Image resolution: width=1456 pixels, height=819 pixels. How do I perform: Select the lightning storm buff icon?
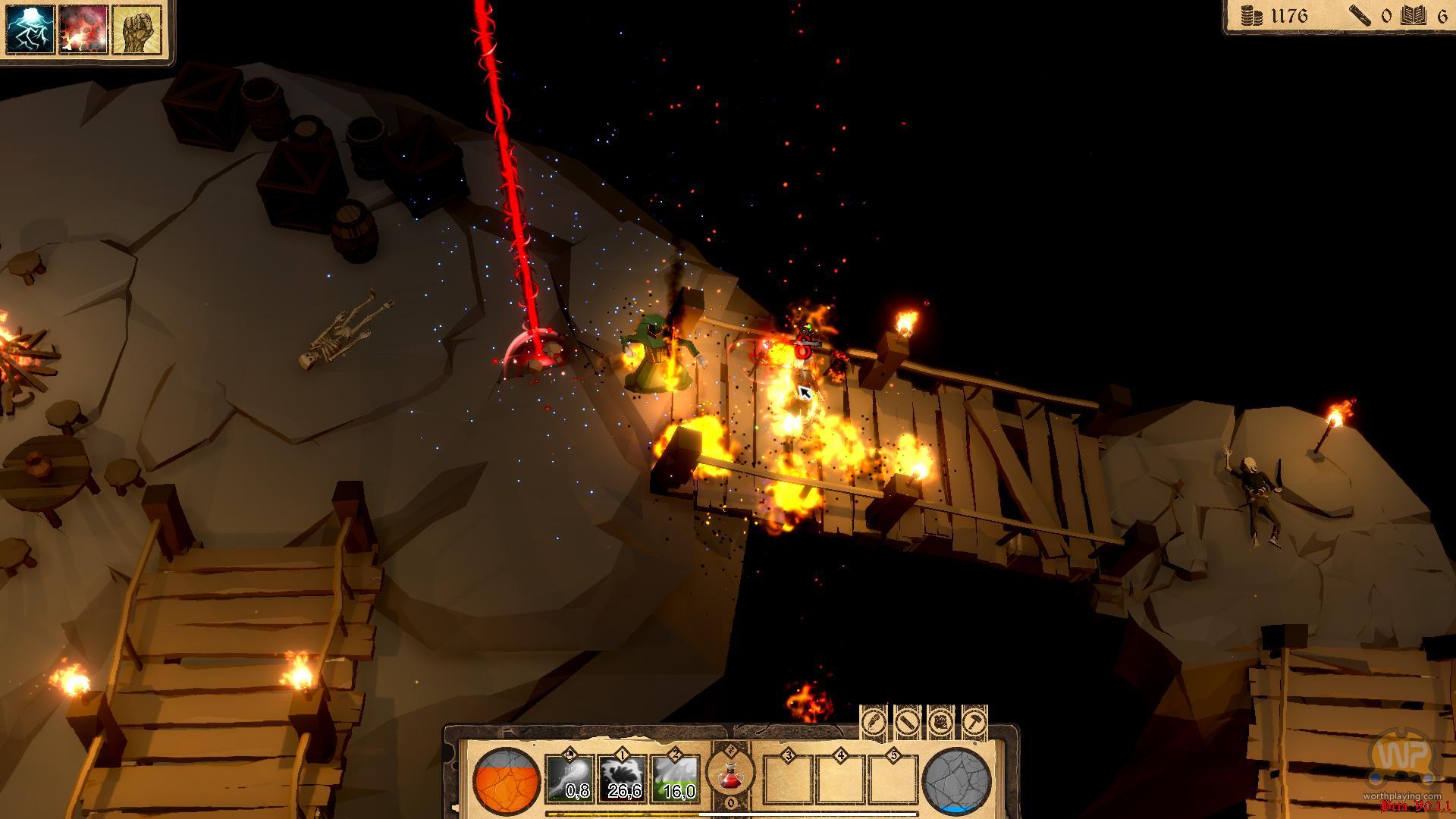tap(31, 30)
